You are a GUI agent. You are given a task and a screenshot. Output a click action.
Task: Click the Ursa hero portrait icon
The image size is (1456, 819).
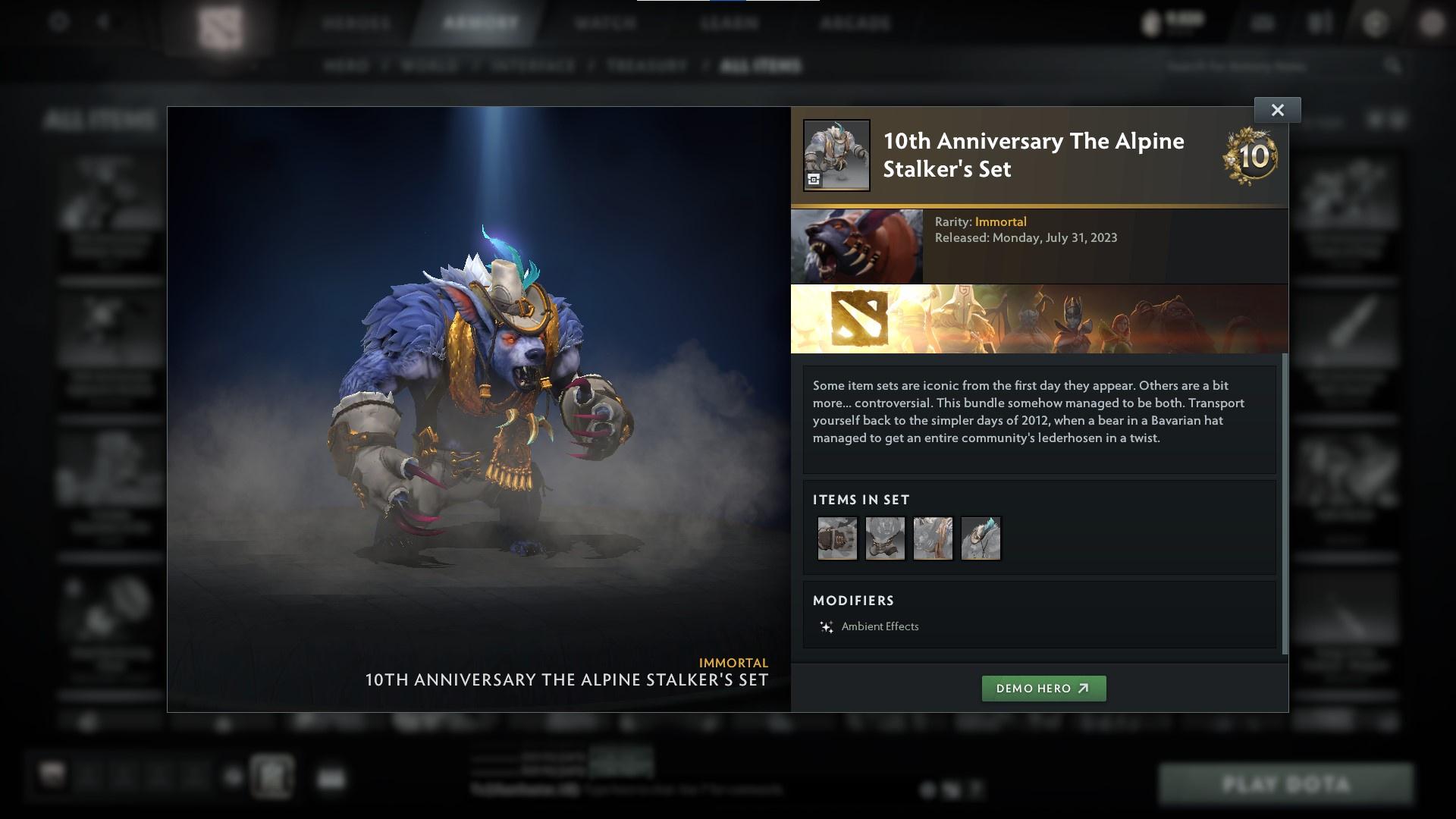point(857,245)
